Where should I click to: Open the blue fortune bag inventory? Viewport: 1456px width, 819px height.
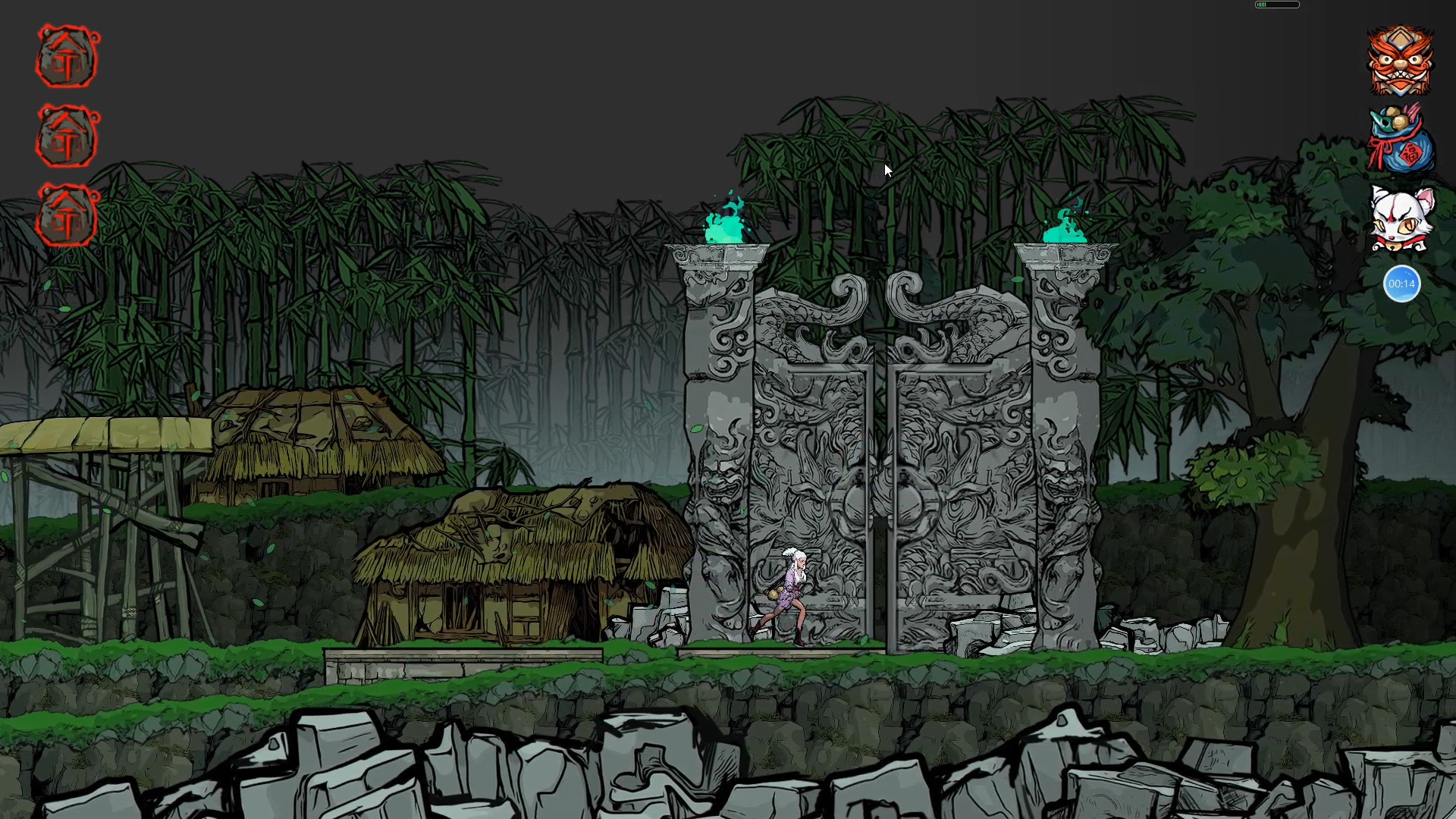tap(1401, 144)
